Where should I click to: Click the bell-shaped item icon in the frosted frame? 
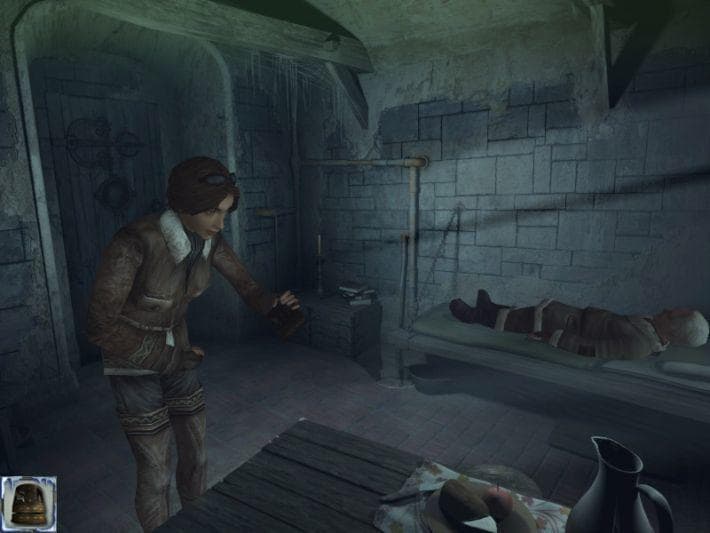click(28, 503)
